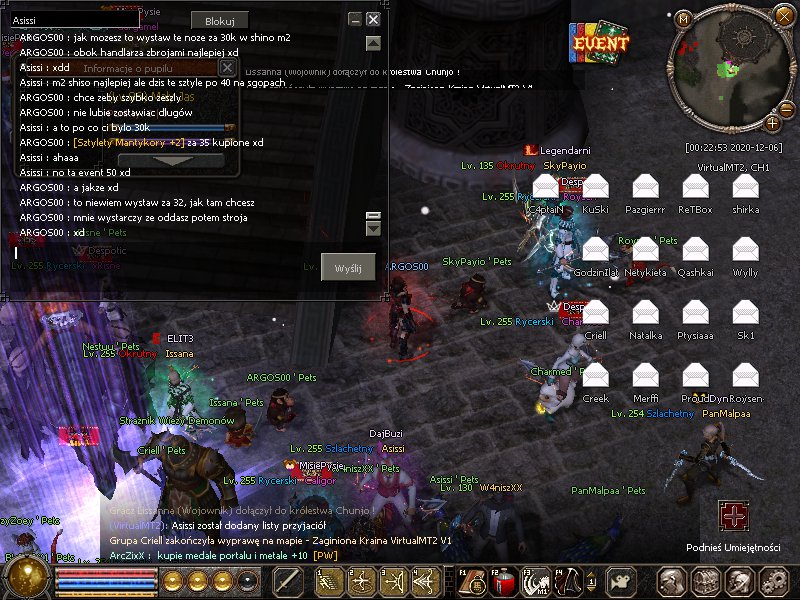Screen dimensions: 800x600
Task: Open the large map with the M button
Action: (x=684, y=19)
